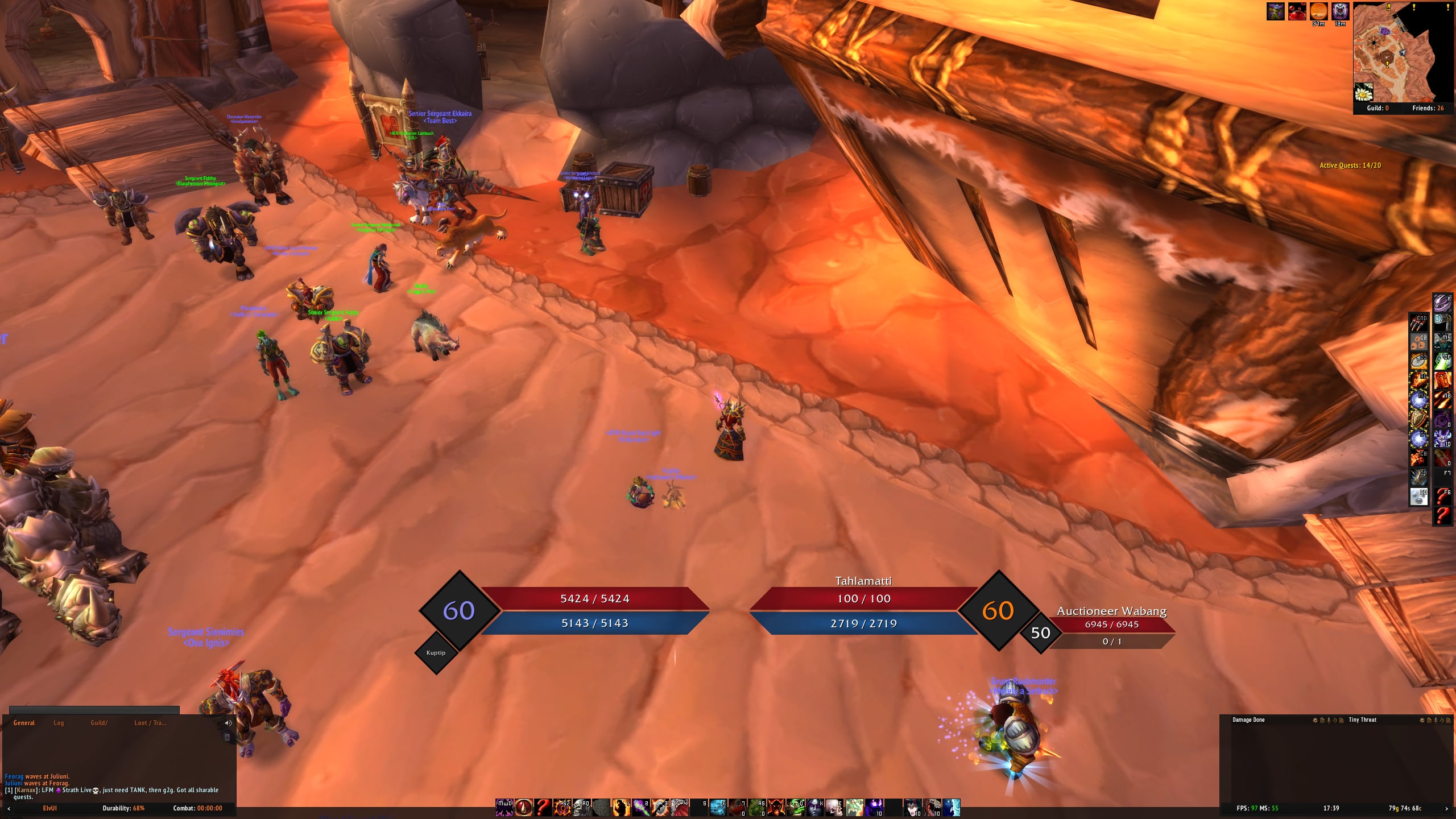Image resolution: width=1456 pixels, height=819 pixels.
Task: Click the snarling purple beast buff icon
Action: 1340,11
